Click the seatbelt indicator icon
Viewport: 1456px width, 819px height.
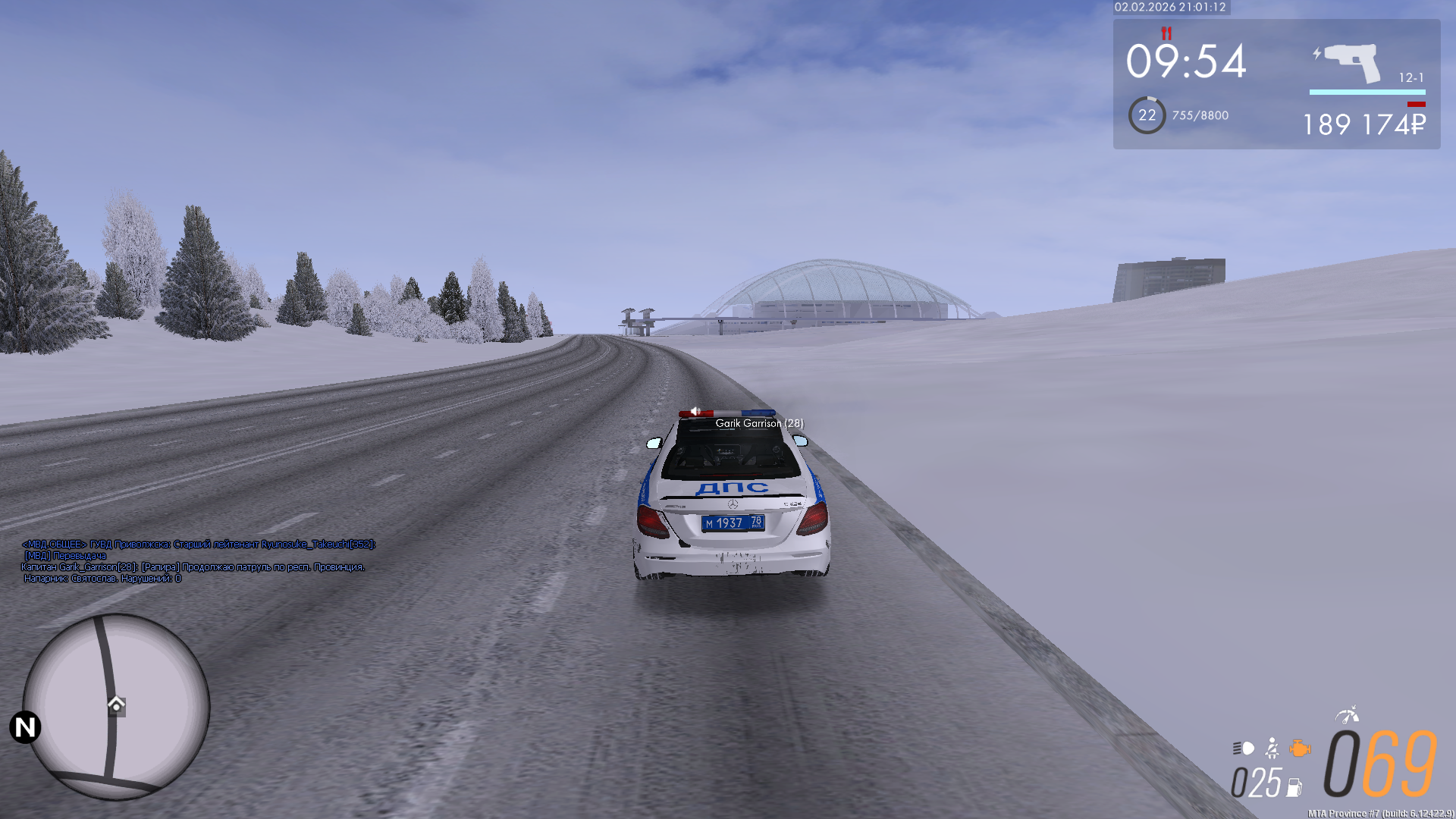click(1272, 748)
